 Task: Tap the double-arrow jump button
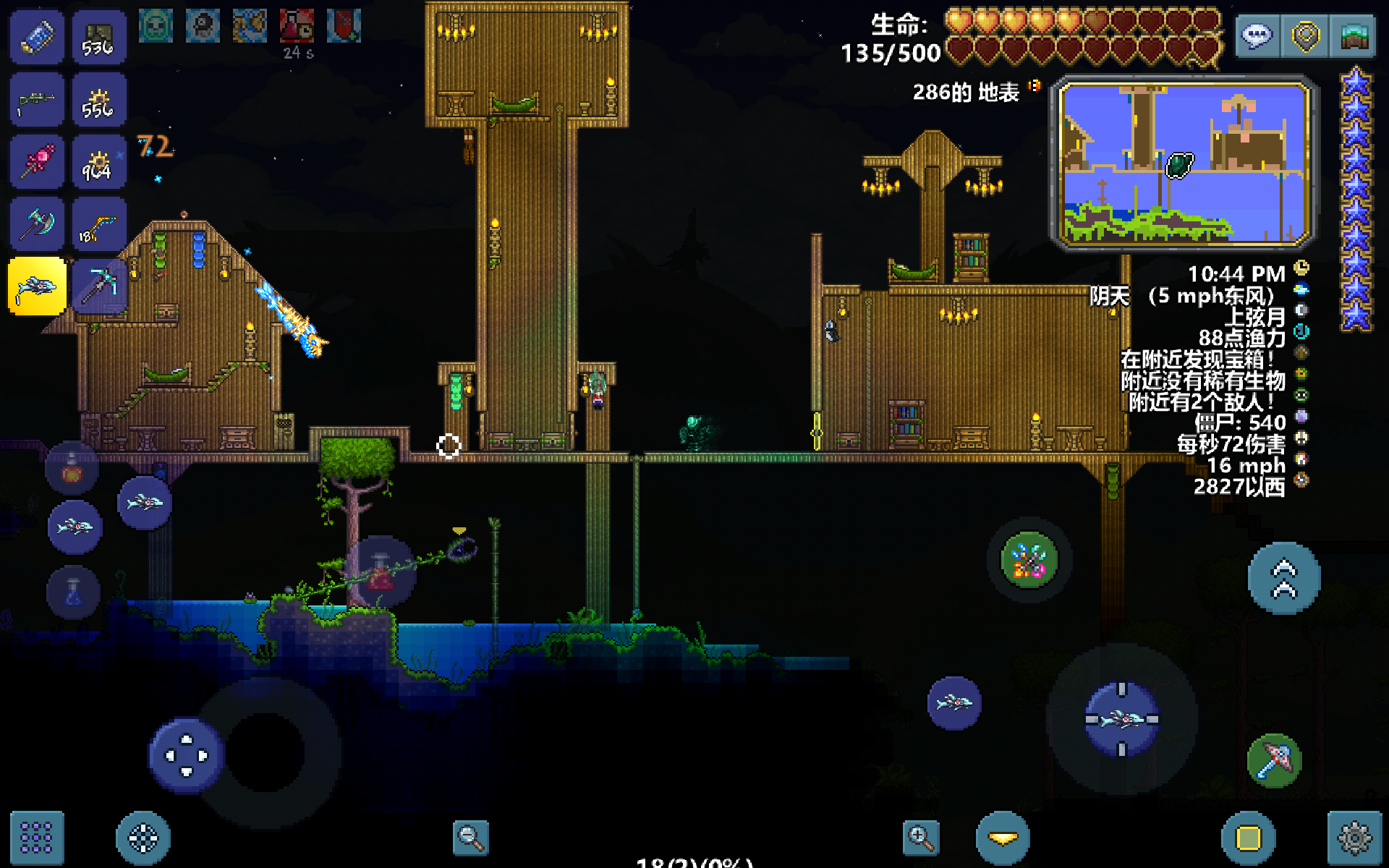point(1284,579)
